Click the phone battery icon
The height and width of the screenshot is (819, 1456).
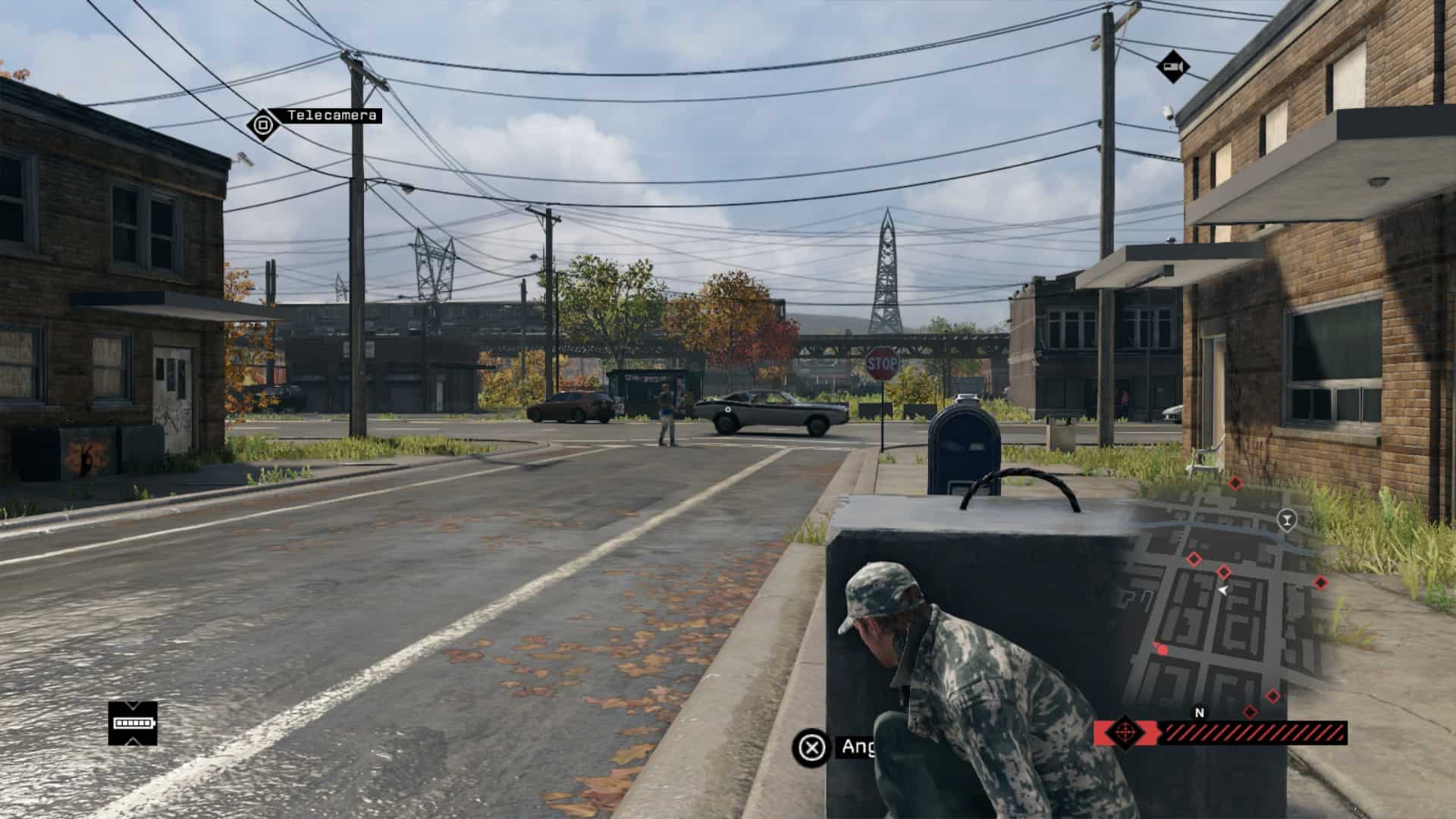[133, 723]
